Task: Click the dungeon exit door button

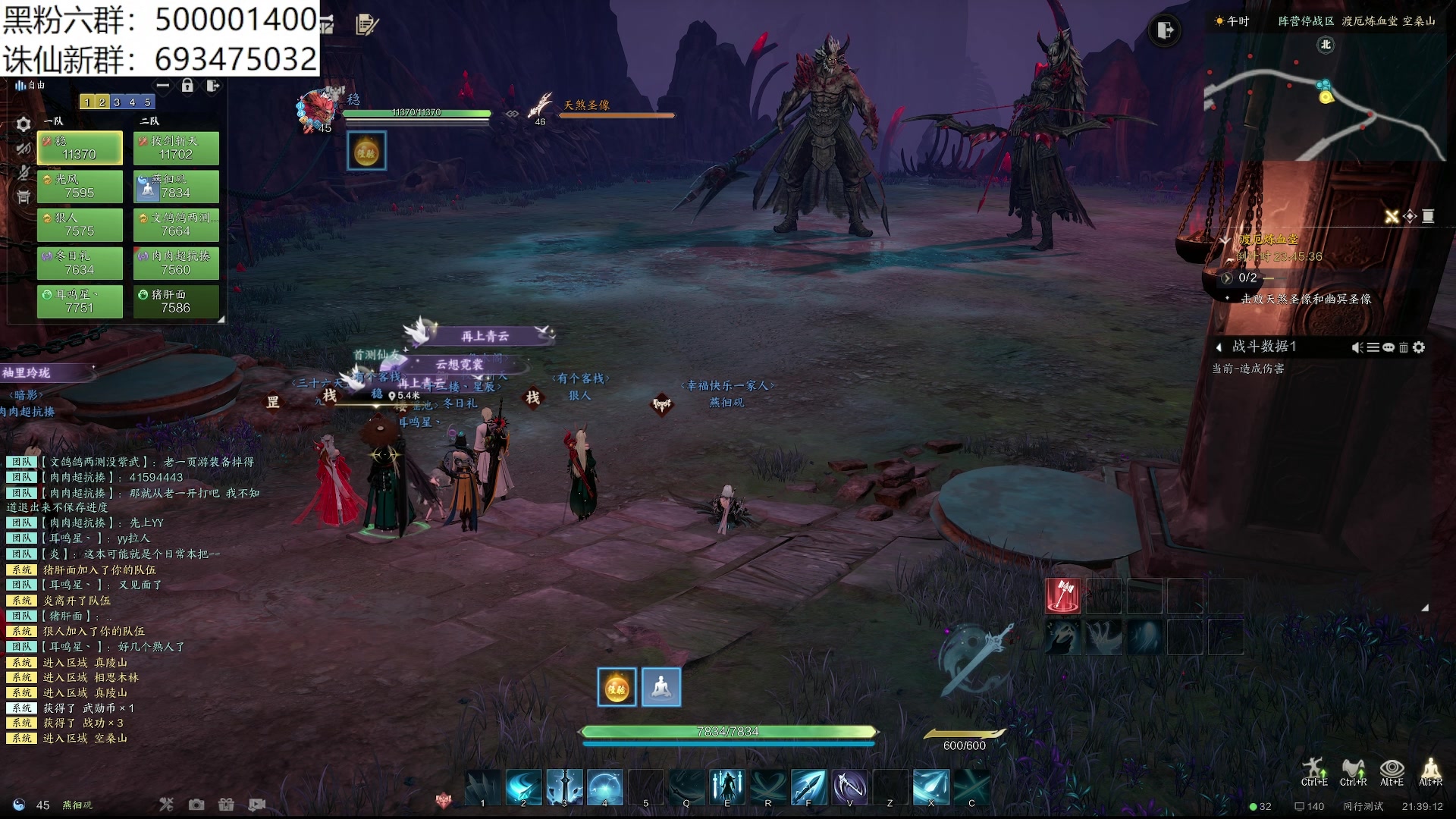Action: pos(1165,30)
